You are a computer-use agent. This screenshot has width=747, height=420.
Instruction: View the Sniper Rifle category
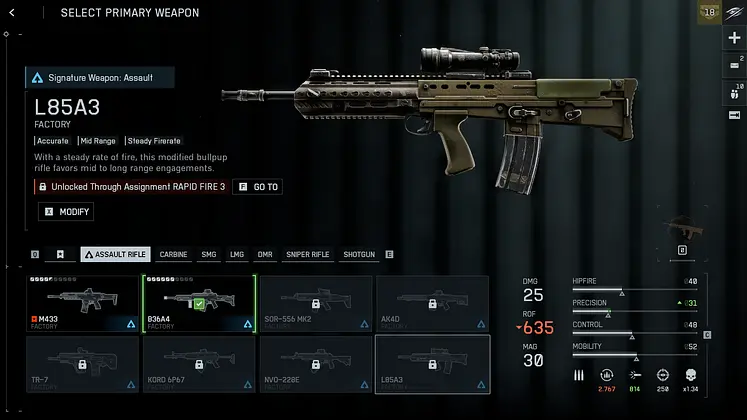307,255
